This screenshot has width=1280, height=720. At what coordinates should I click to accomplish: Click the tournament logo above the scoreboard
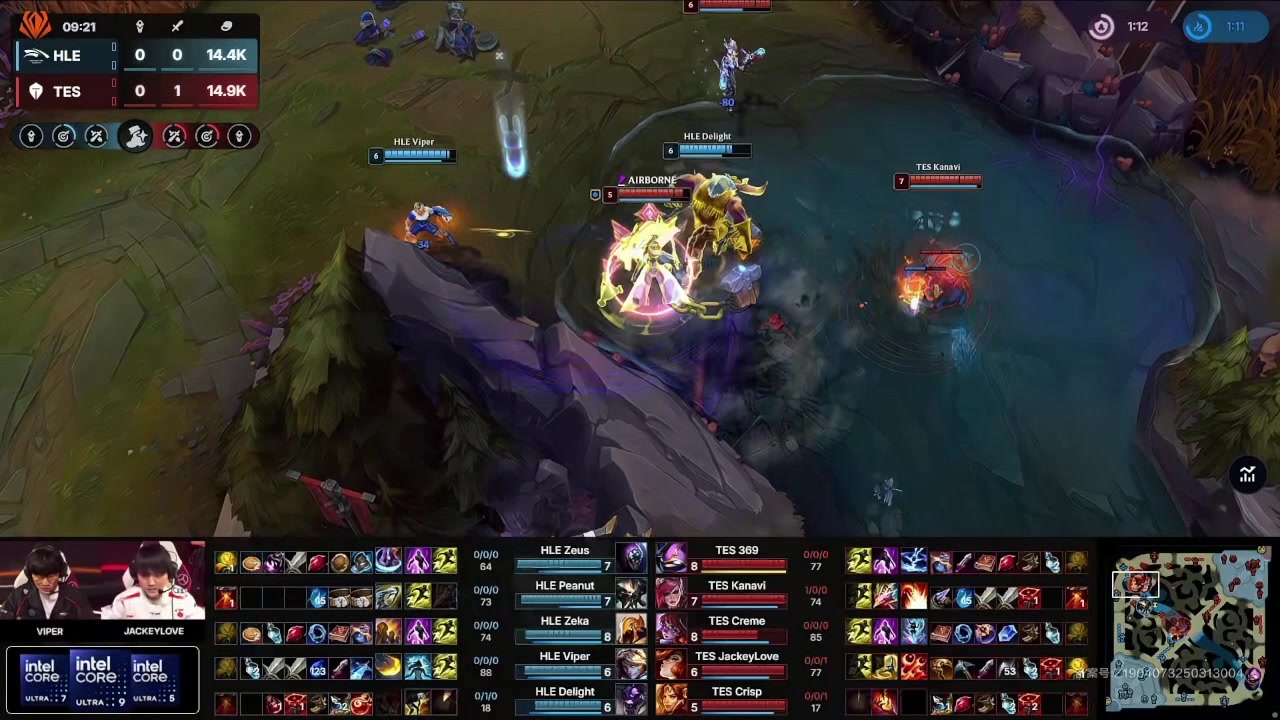[35, 24]
